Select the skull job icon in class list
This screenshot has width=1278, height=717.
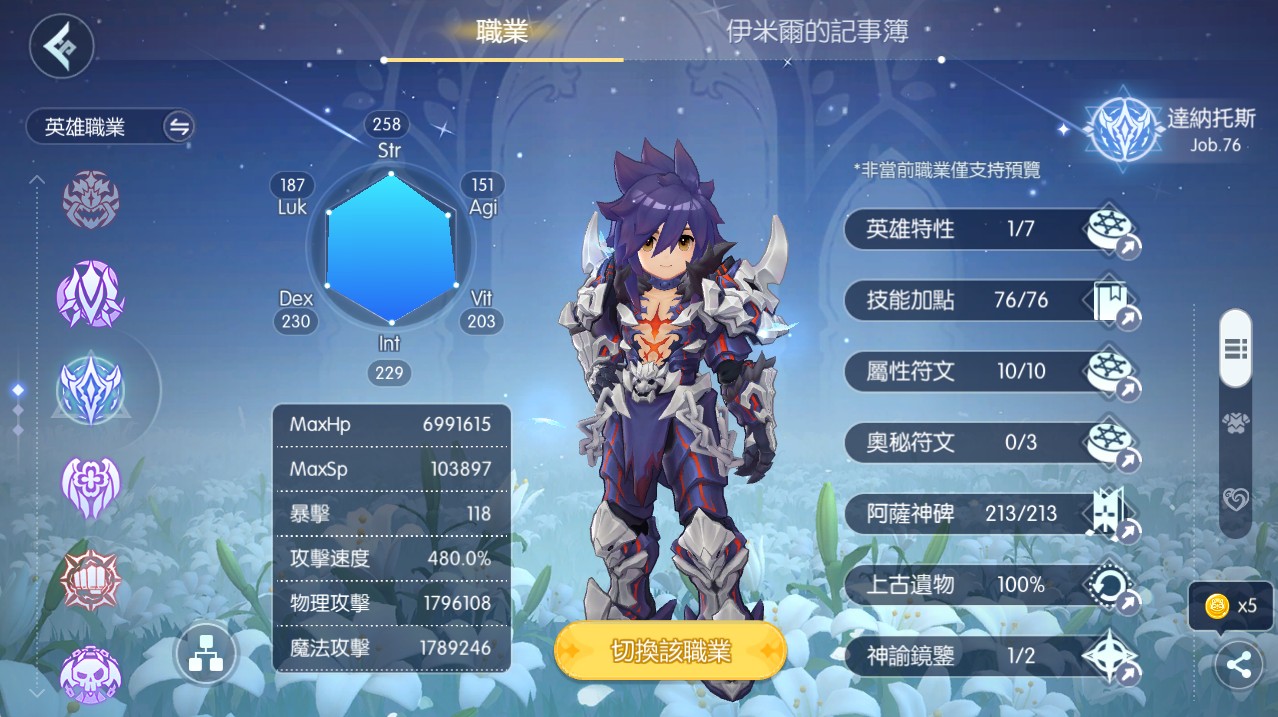click(91, 674)
